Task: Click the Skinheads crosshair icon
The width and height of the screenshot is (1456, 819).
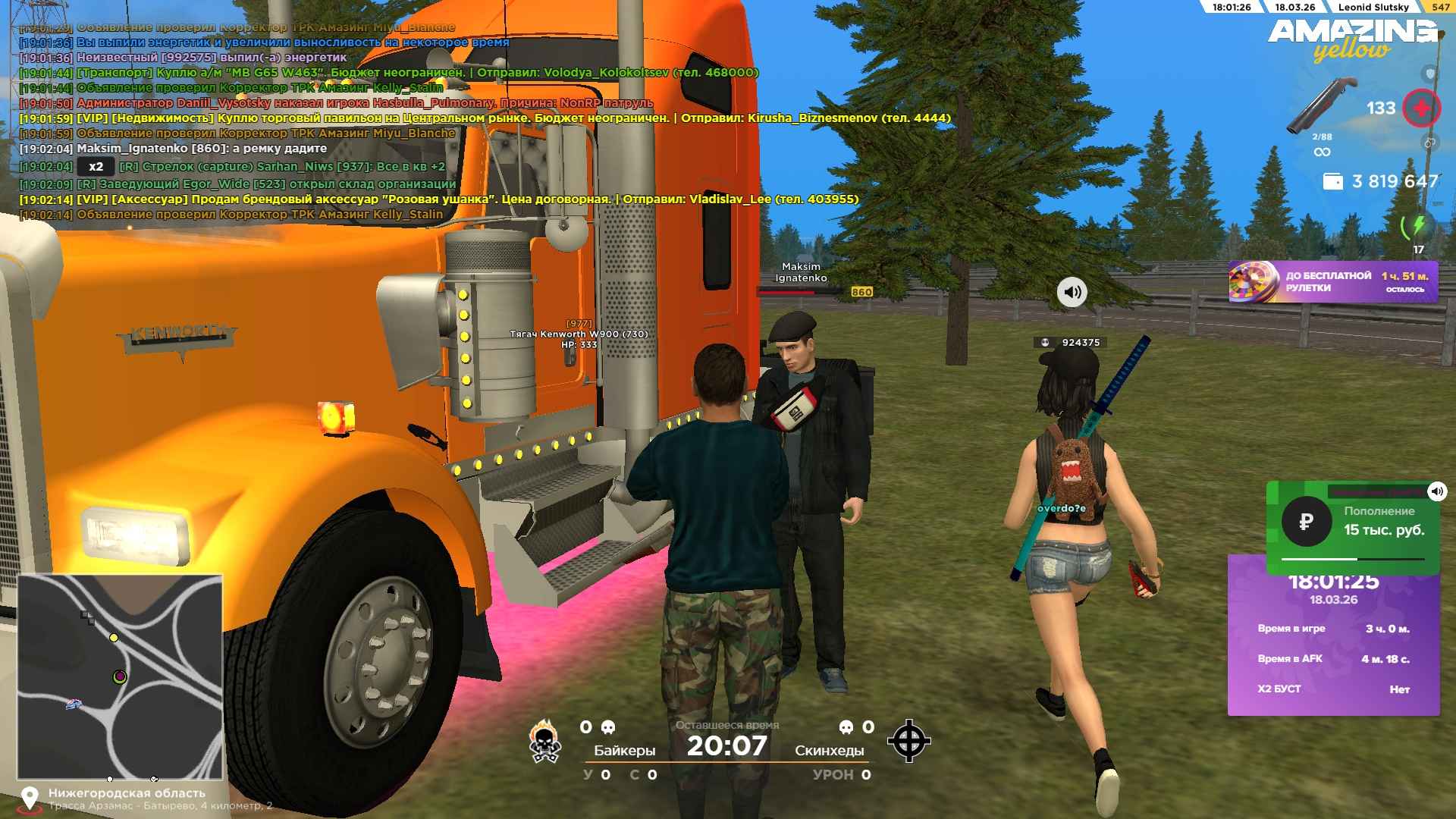Action: point(908,741)
